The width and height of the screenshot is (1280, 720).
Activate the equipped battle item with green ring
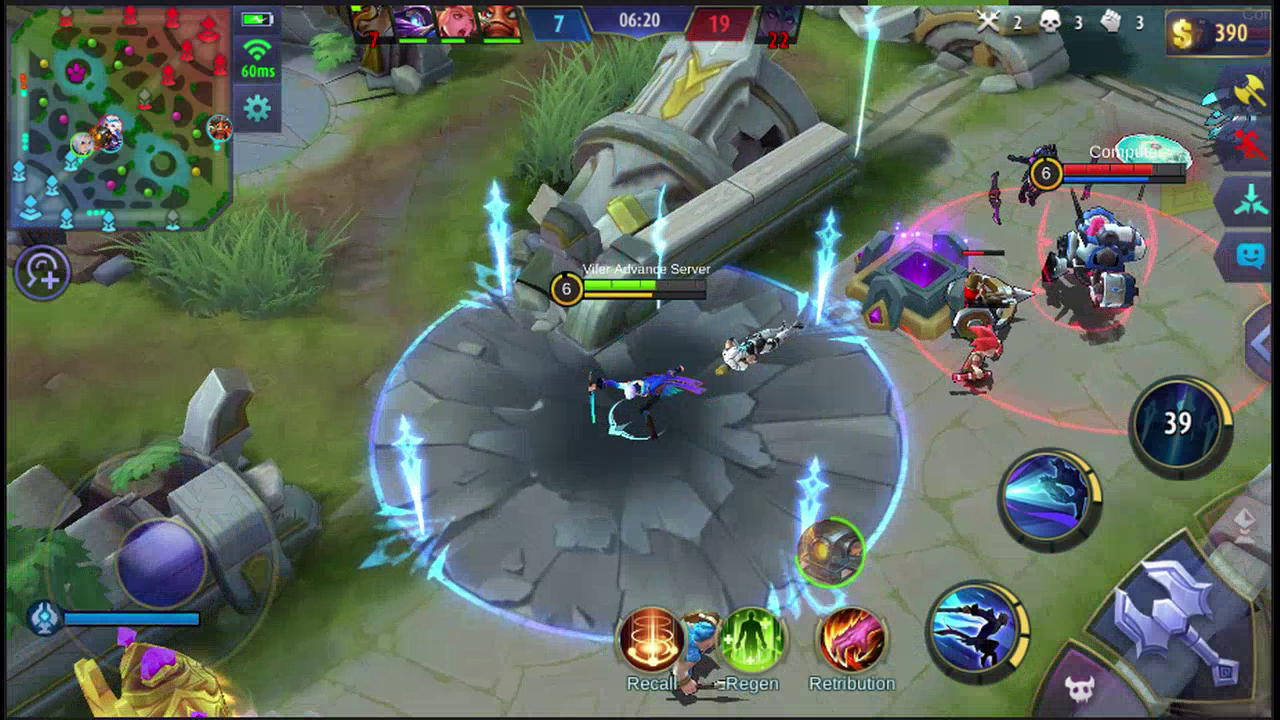[828, 553]
